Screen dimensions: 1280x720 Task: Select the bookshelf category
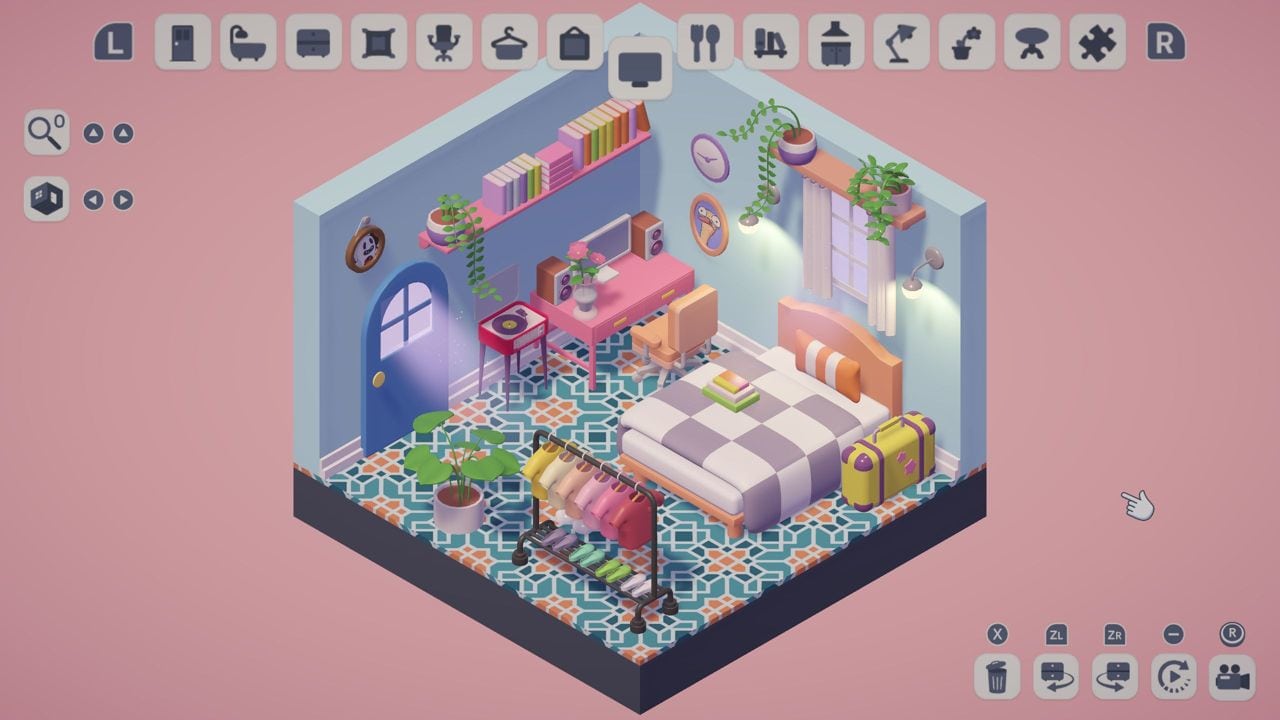772,44
